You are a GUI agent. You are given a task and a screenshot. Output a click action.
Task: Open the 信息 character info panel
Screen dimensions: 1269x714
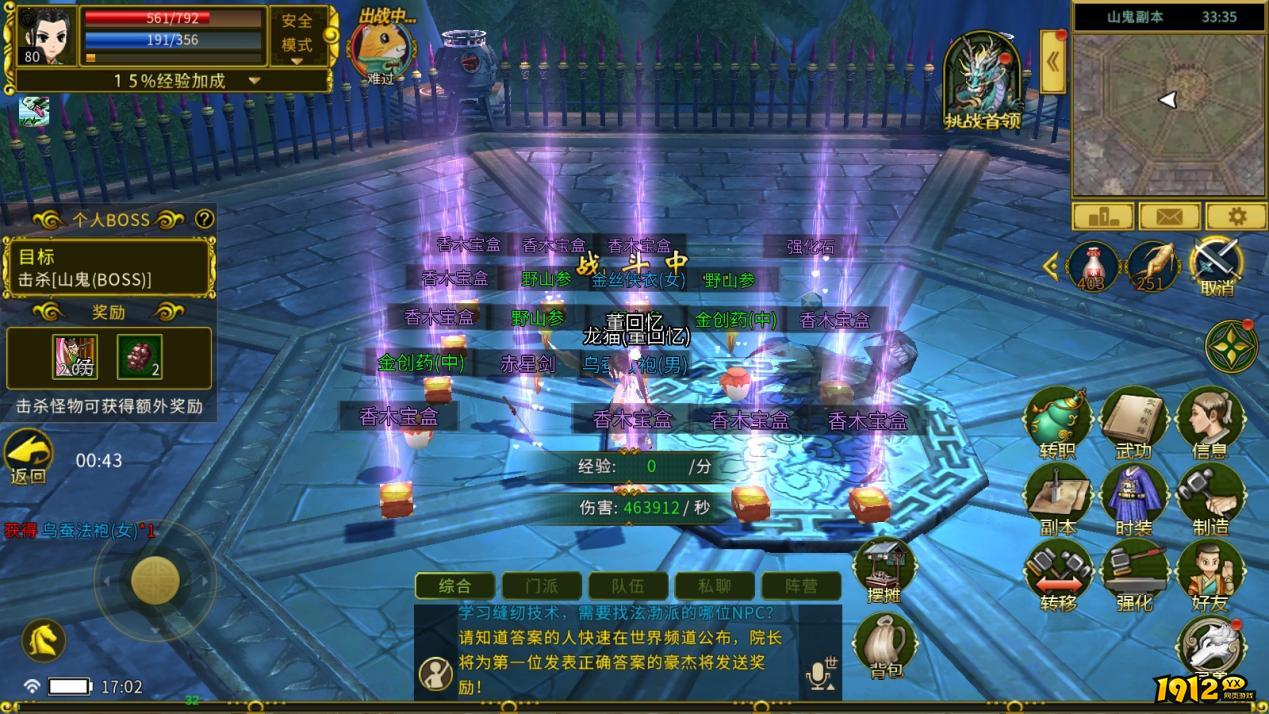[x=1209, y=422]
